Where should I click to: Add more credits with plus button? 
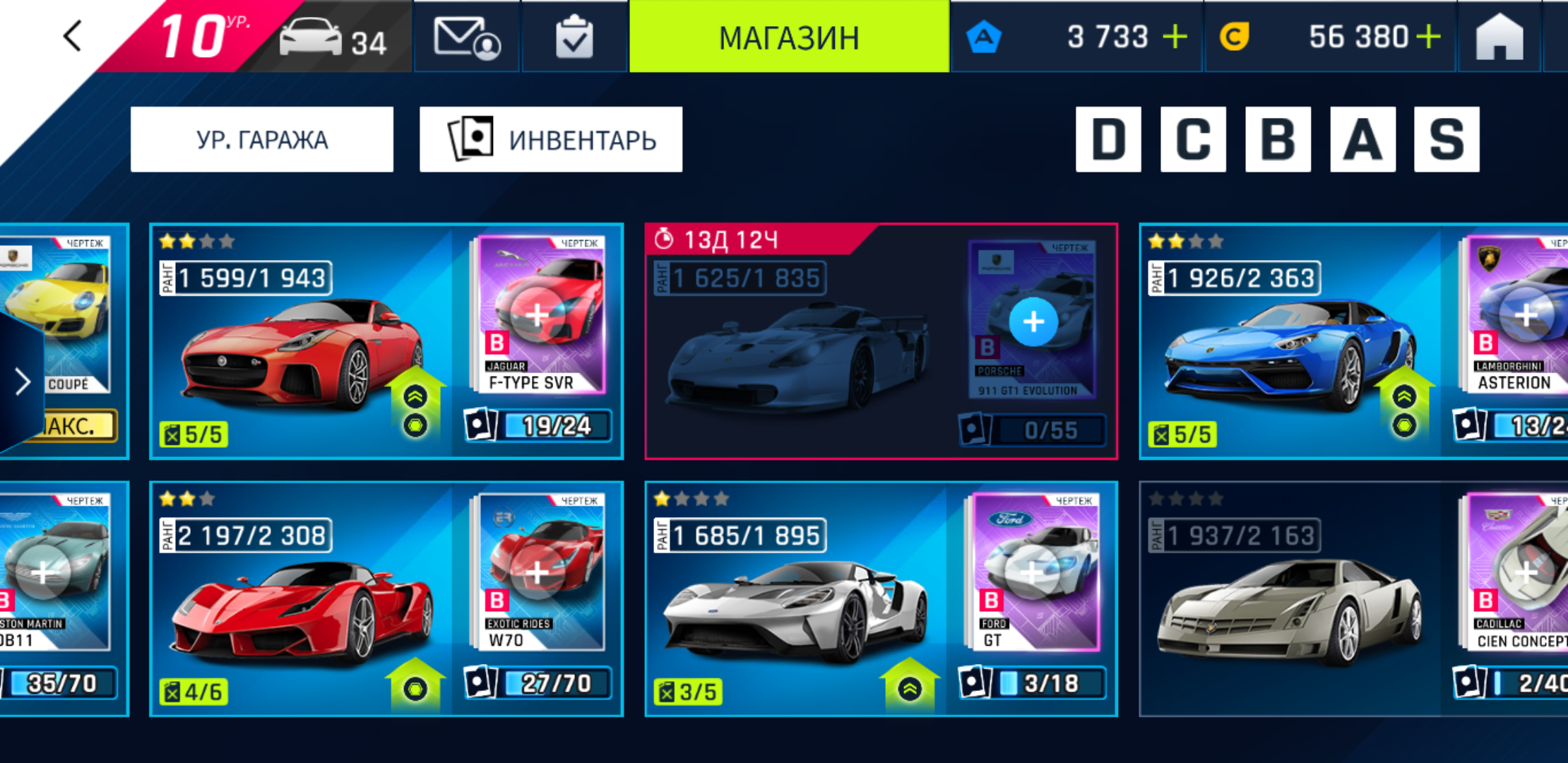tap(1428, 37)
